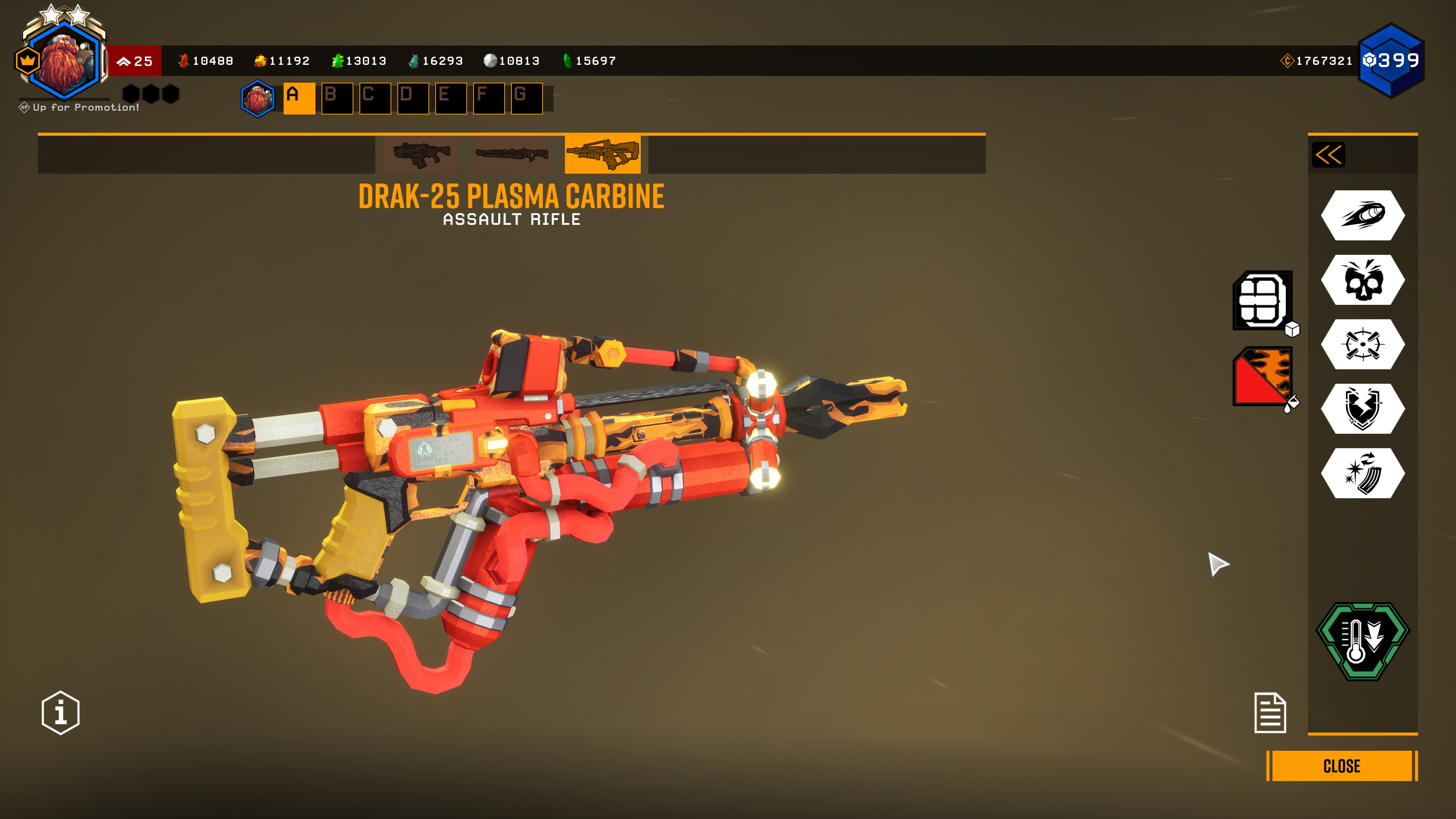The width and height of the screenshot is (1456, 819).
Task: Open the broken shield armor-break upgrade tier
Action: click(x=1362, y=409)
